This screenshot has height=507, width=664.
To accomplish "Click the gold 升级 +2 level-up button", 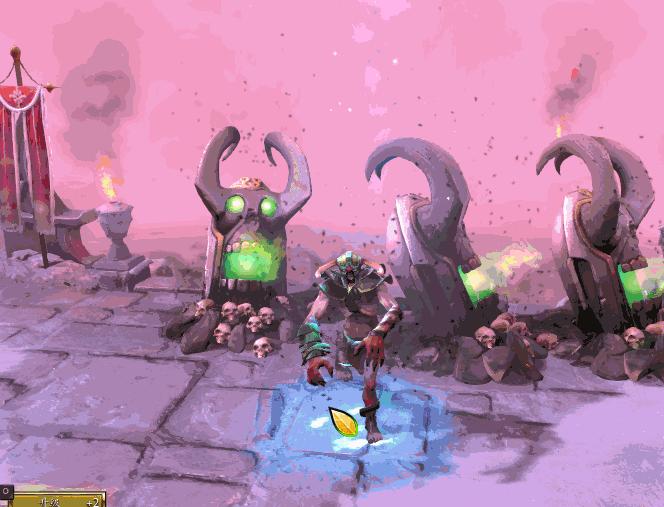I will pyautogui.click(x=57, y=499).
